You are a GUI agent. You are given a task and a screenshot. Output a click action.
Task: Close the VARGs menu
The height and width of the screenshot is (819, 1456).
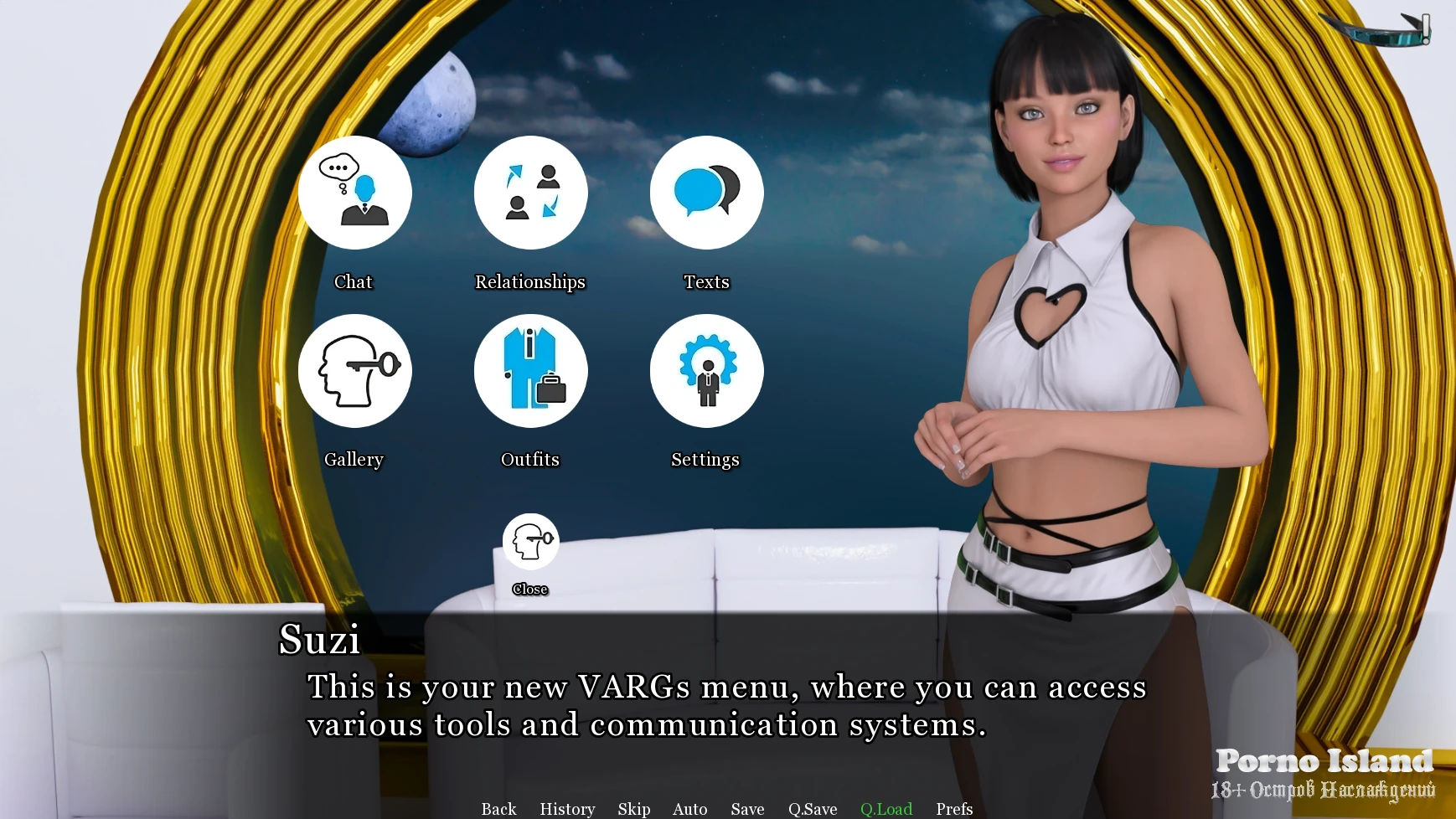coord(530,543)
